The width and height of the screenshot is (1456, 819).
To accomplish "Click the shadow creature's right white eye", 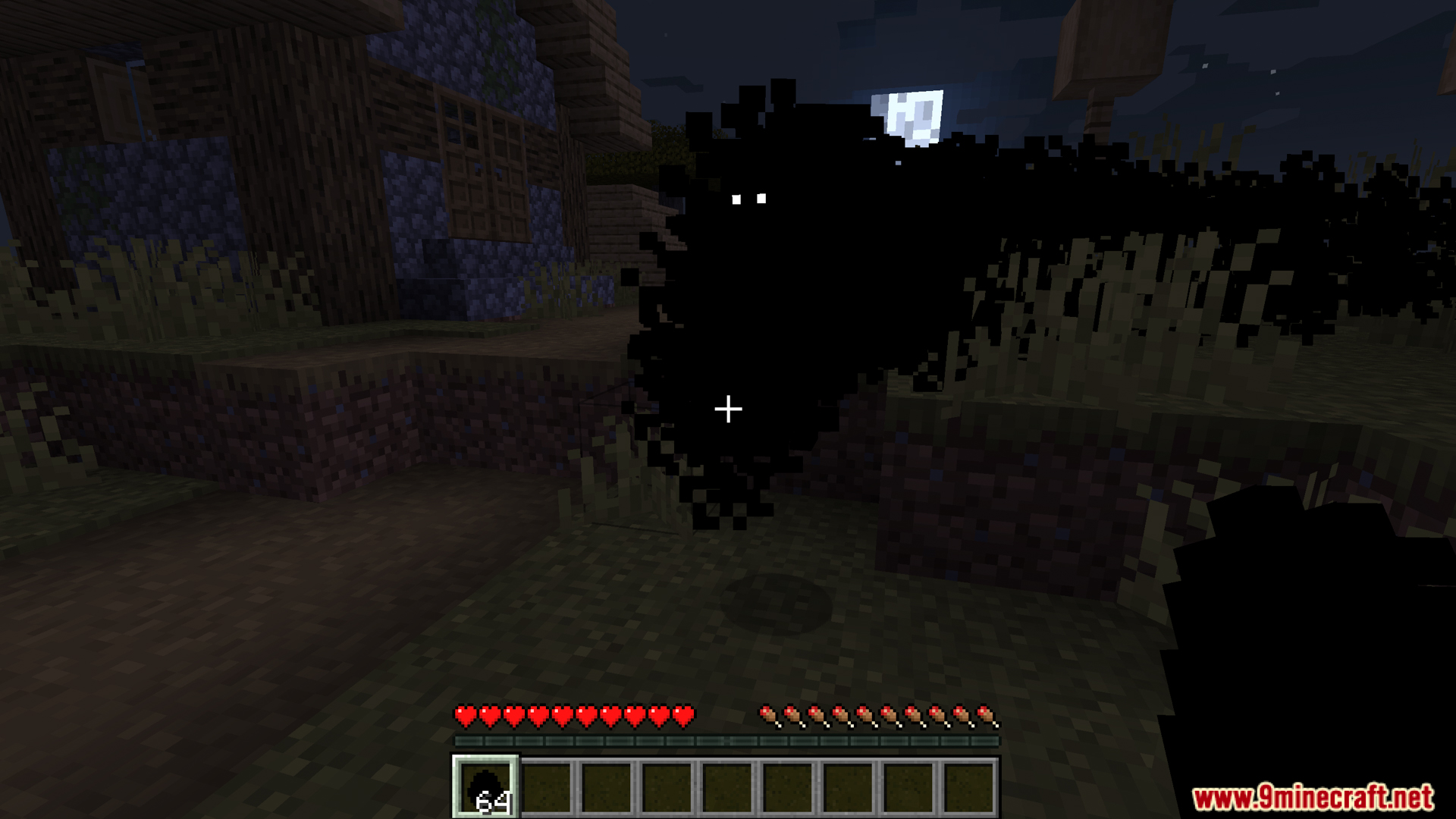I will (763, 198).
